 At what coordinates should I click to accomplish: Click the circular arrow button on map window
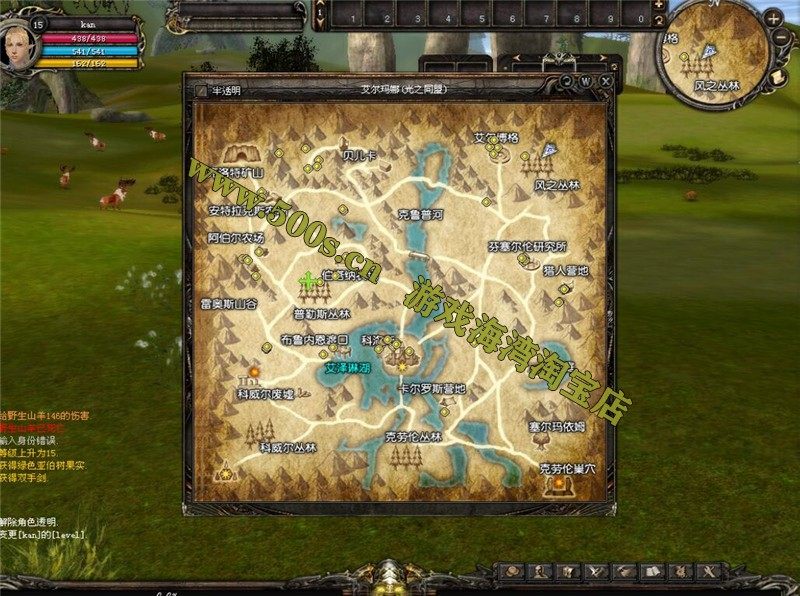pyautogui.click(x=567, y=80)
